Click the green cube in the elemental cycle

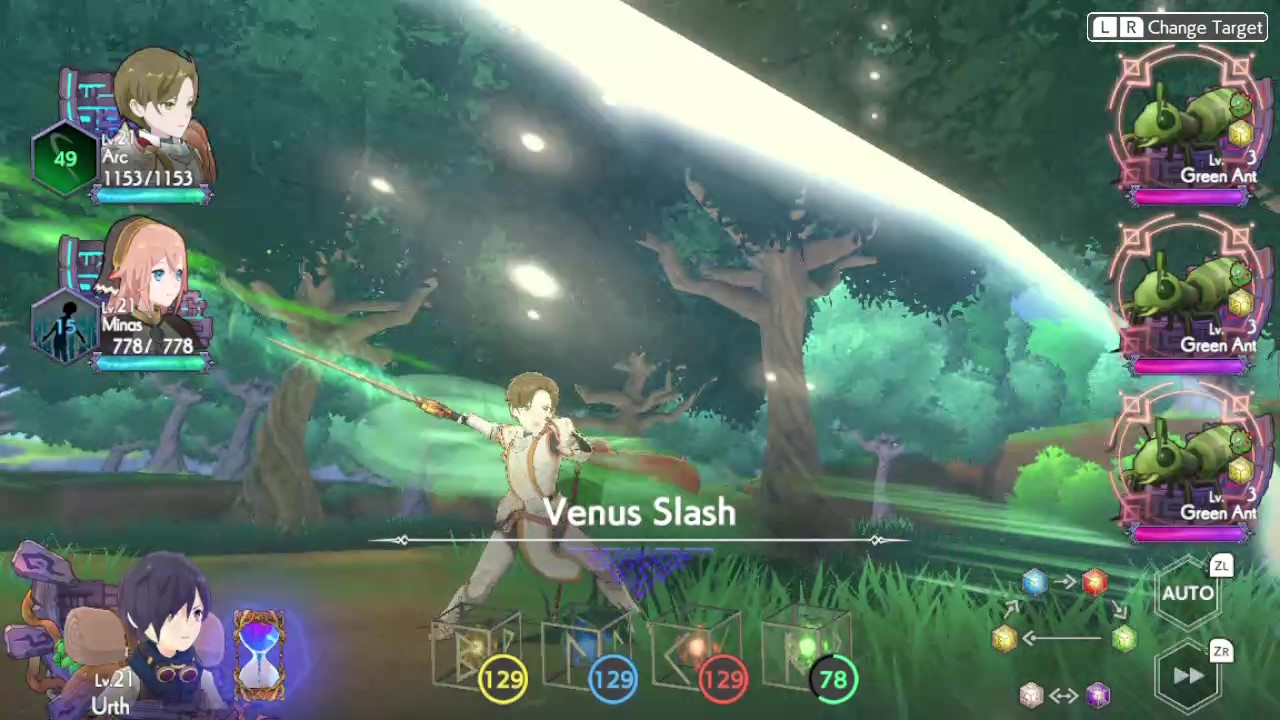click(1124, 638)
